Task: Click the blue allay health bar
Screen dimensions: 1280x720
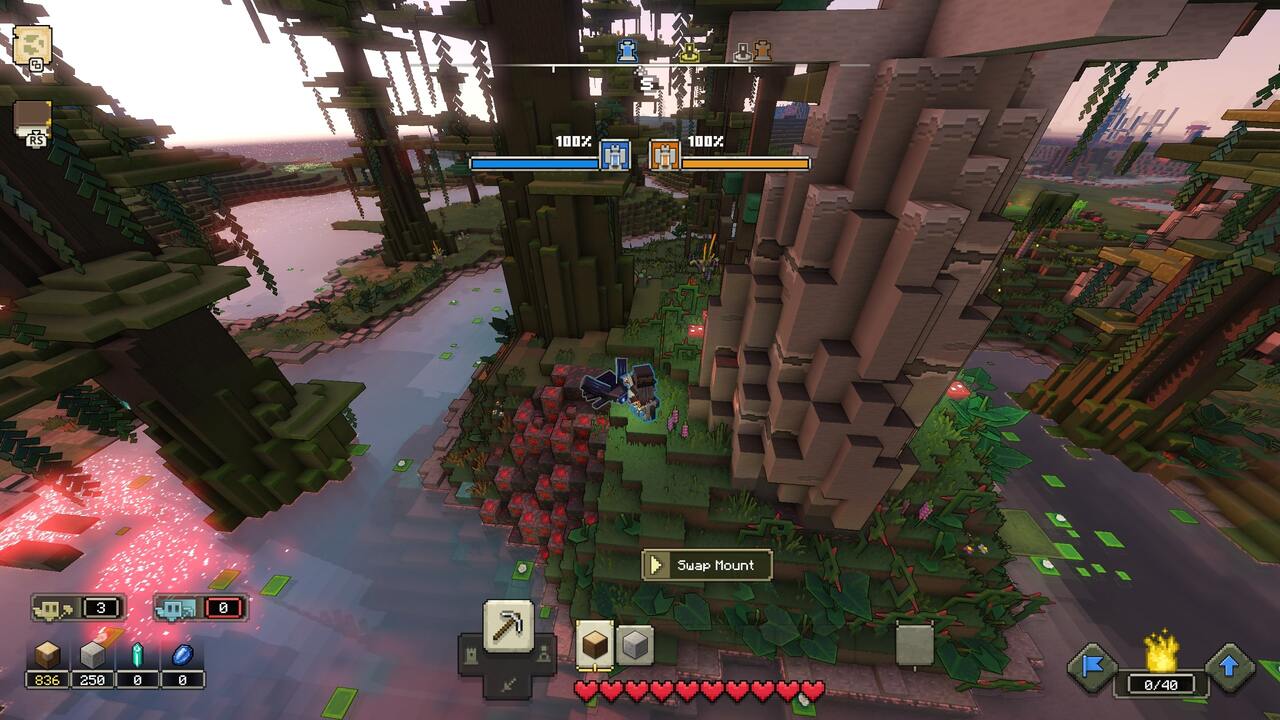Action: pyautogui.click(x=534, y=164)
